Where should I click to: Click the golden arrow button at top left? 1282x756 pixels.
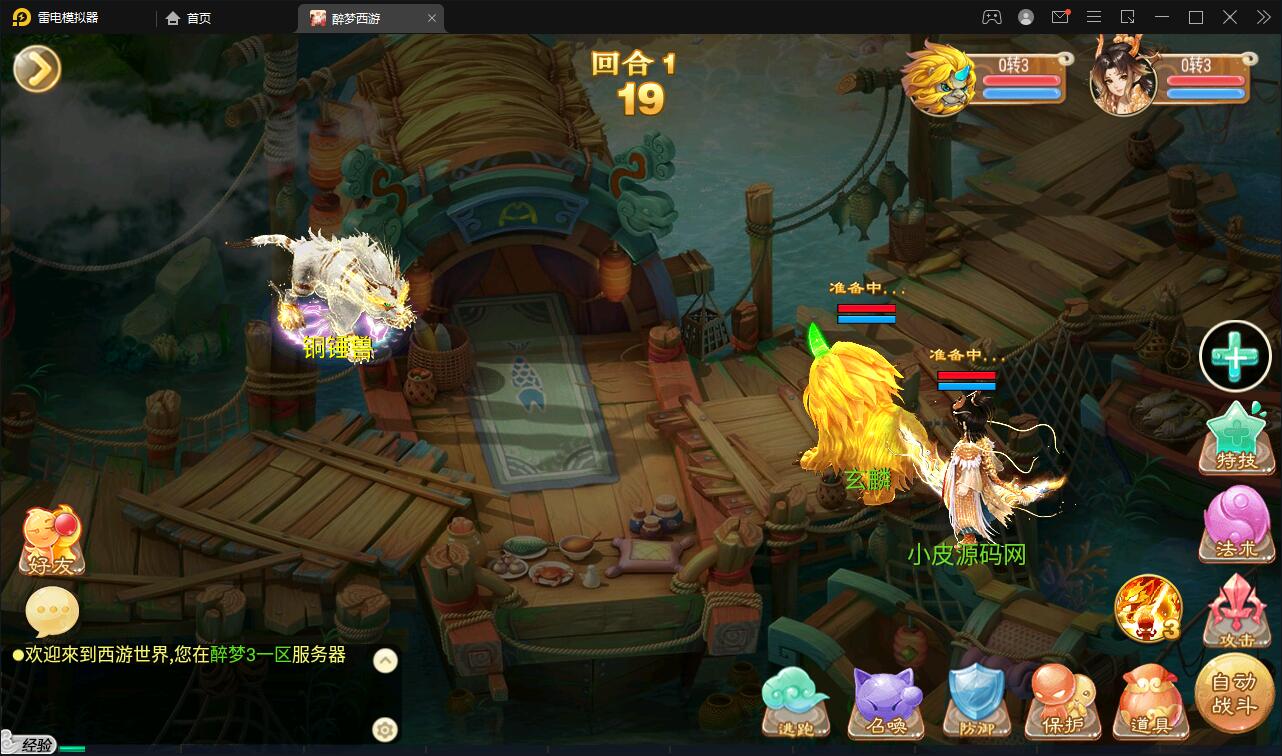tap(37, 69)
